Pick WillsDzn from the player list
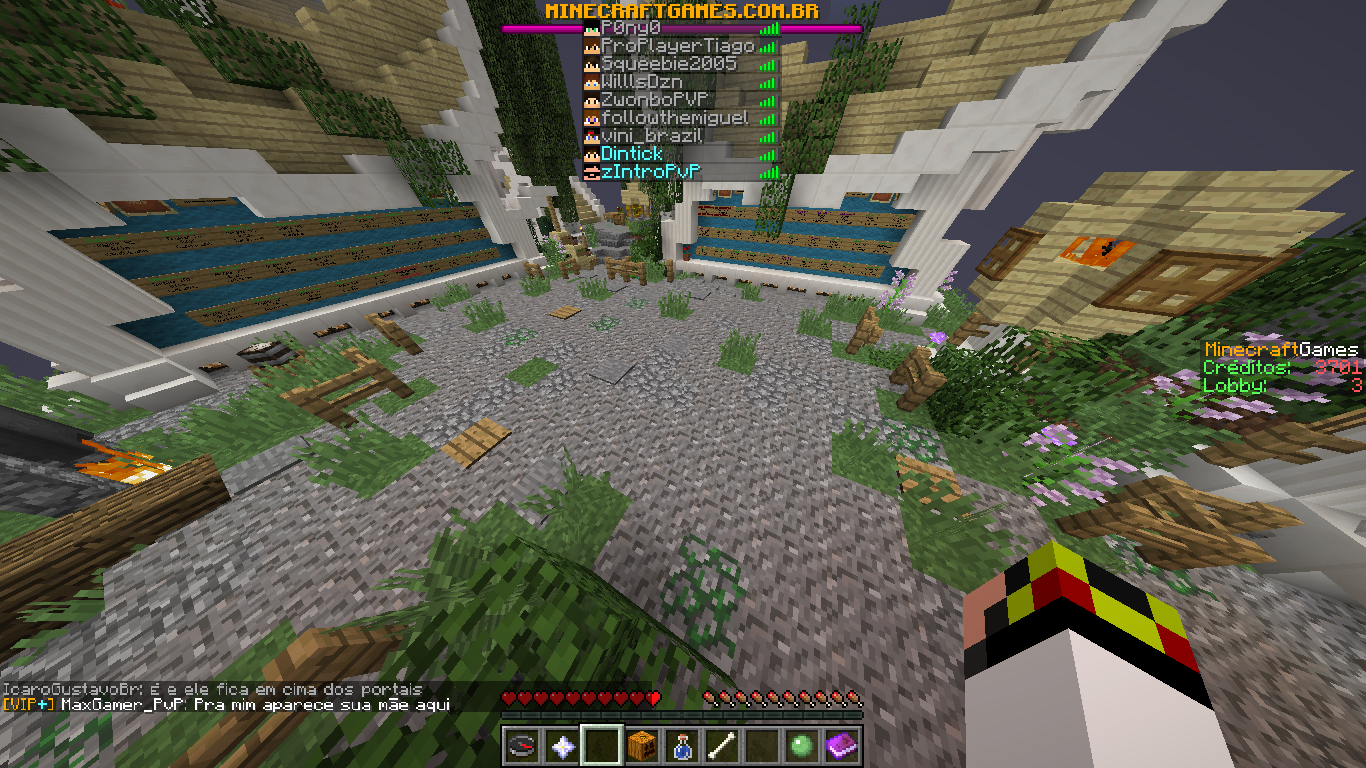The image size is (1366, 768). coord(641,82)
